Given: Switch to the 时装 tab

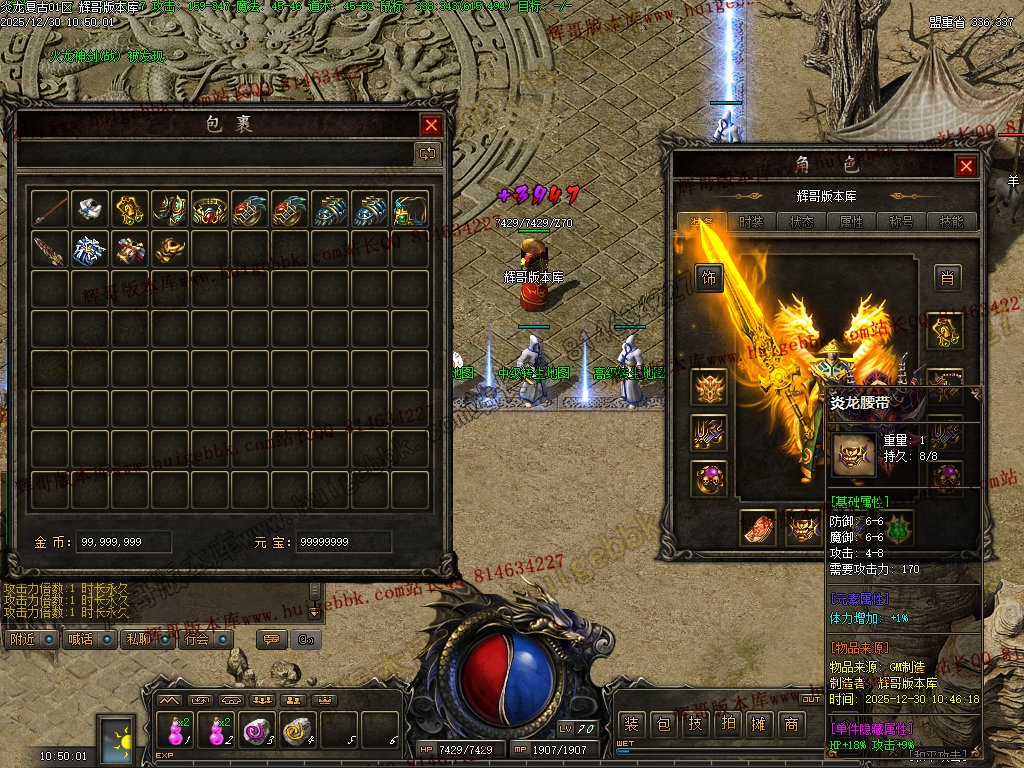Looking at the screenshot, I should tap(751, 222).
